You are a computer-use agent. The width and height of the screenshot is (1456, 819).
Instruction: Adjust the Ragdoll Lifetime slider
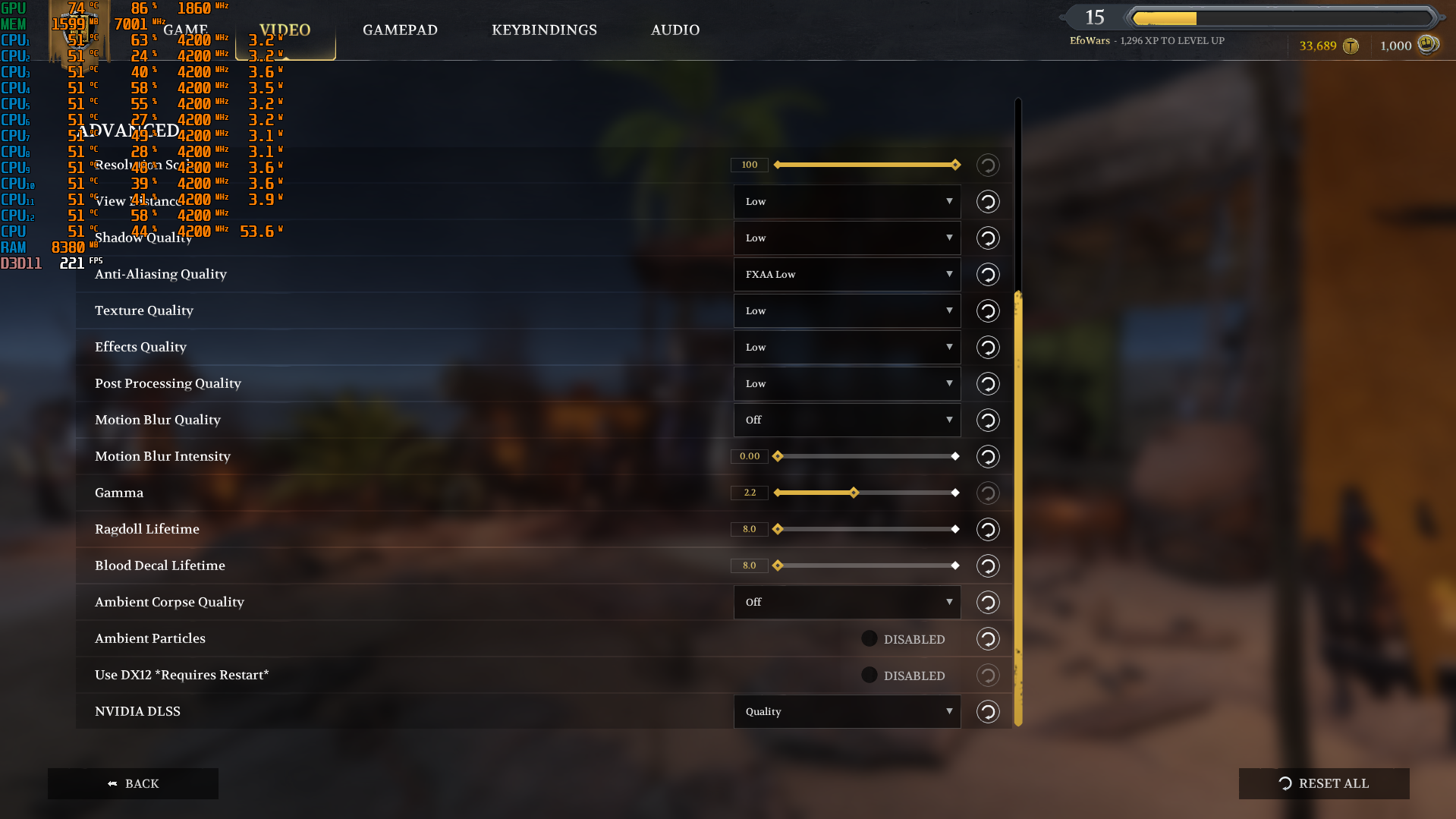pos(866,530)
